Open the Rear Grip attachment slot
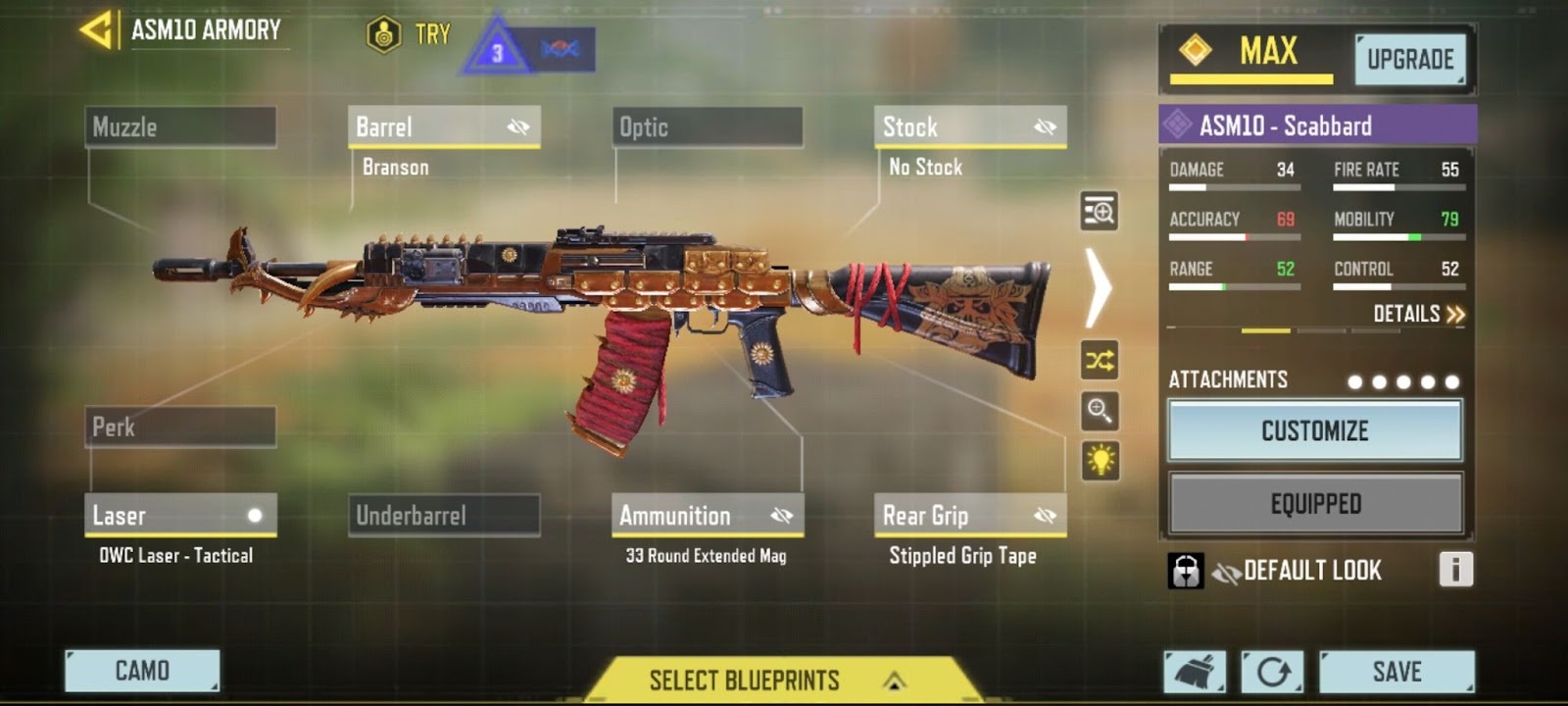Viewport: 1568px width, 706px height. pos(969,516)
